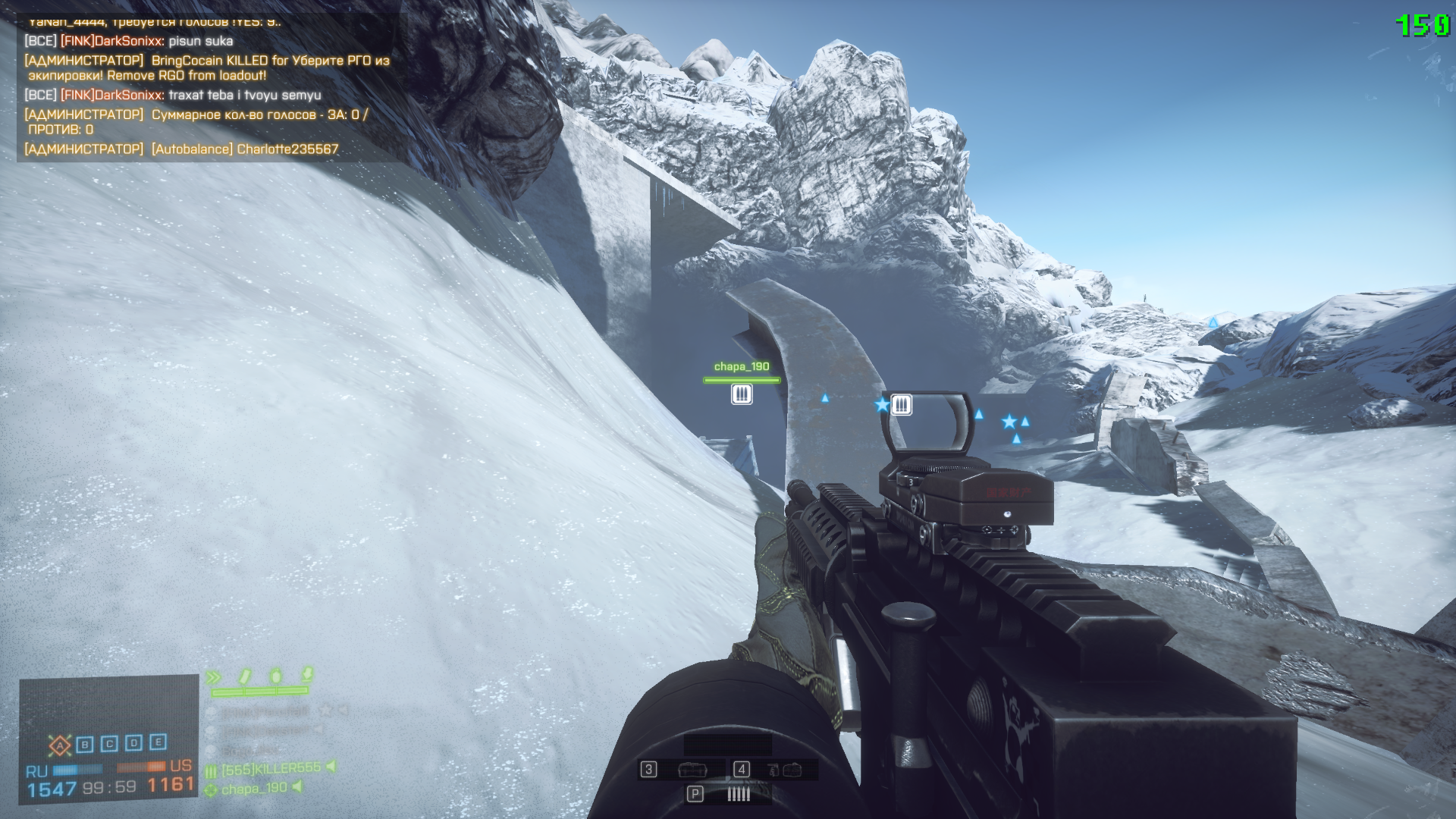
Task: Click the Autobalance Charlotte235567 admin message
Action: [x=182, y=149]
